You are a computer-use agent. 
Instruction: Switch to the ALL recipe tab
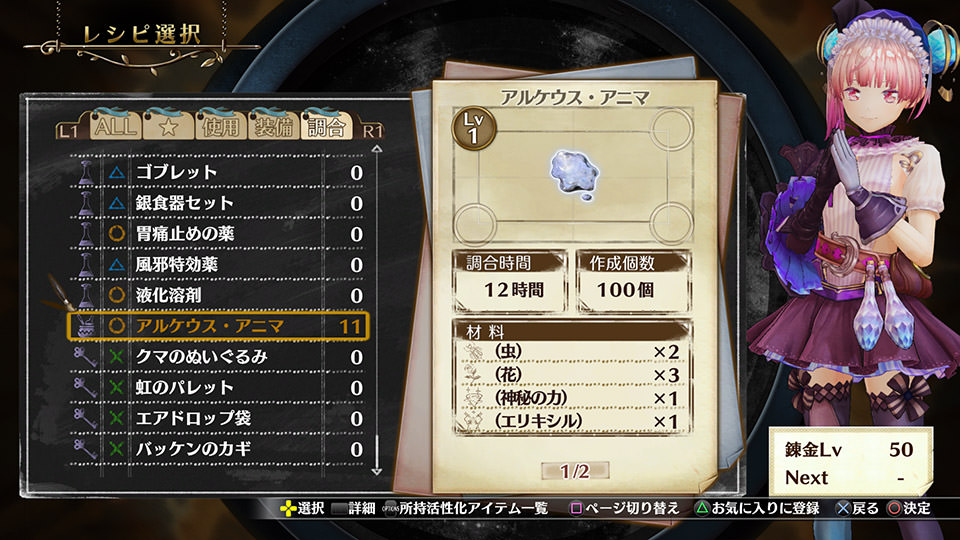pos(113,127)
